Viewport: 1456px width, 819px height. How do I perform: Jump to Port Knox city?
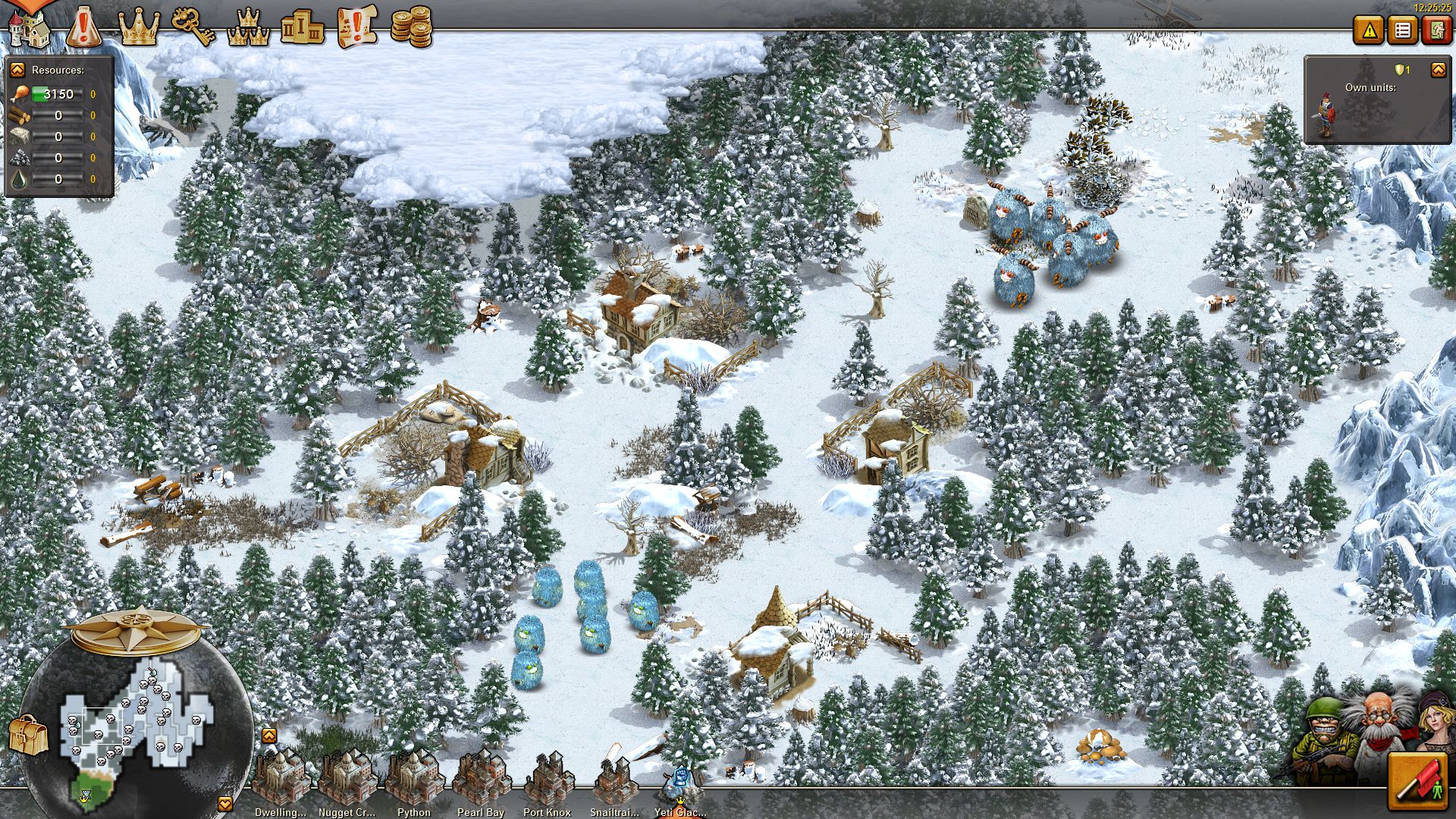[548, 781]
